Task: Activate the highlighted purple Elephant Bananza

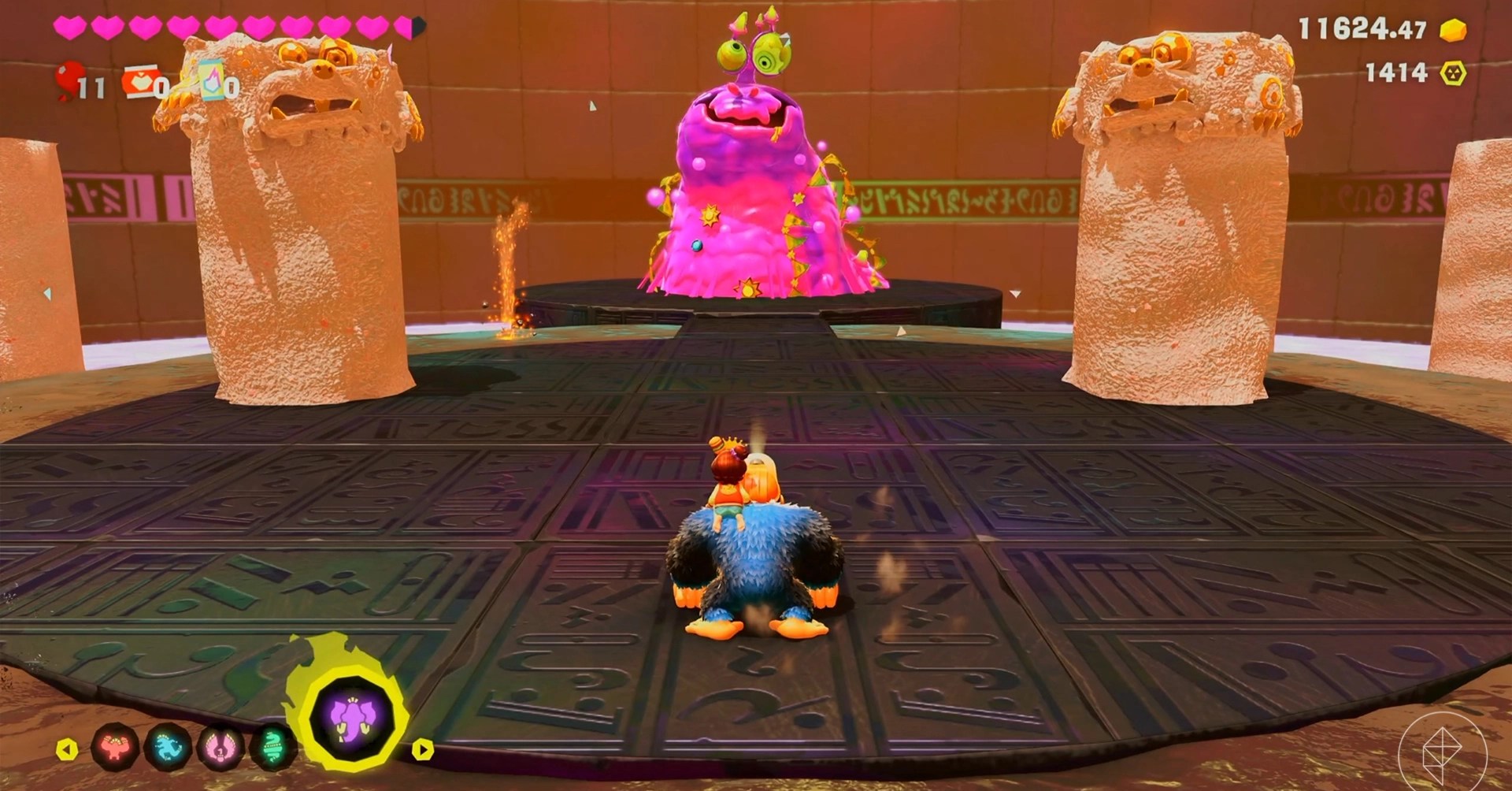Action: (352, 719)
